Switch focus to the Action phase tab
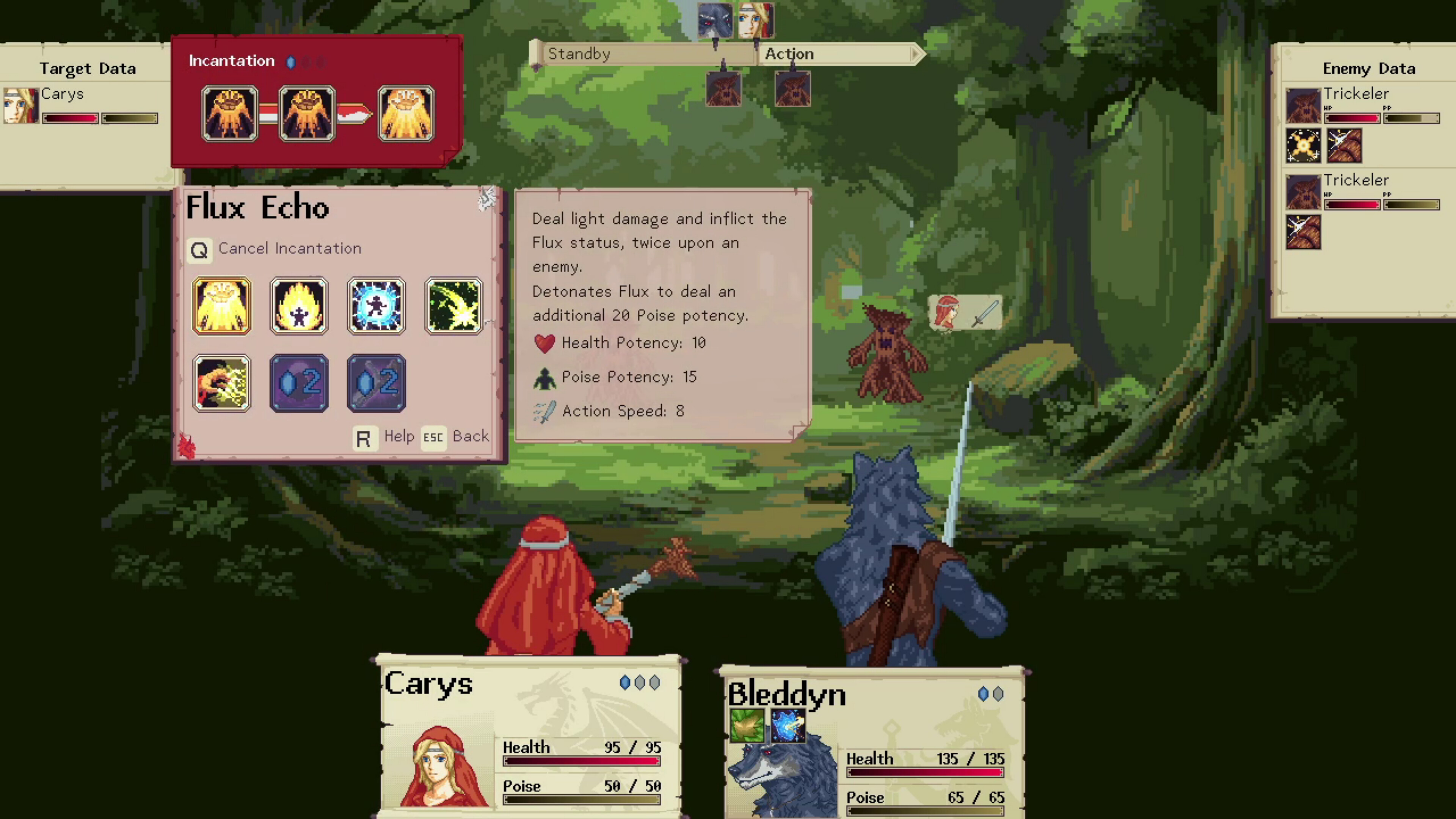This screenshot has width=1456, height=819. (x=789, y=54)
